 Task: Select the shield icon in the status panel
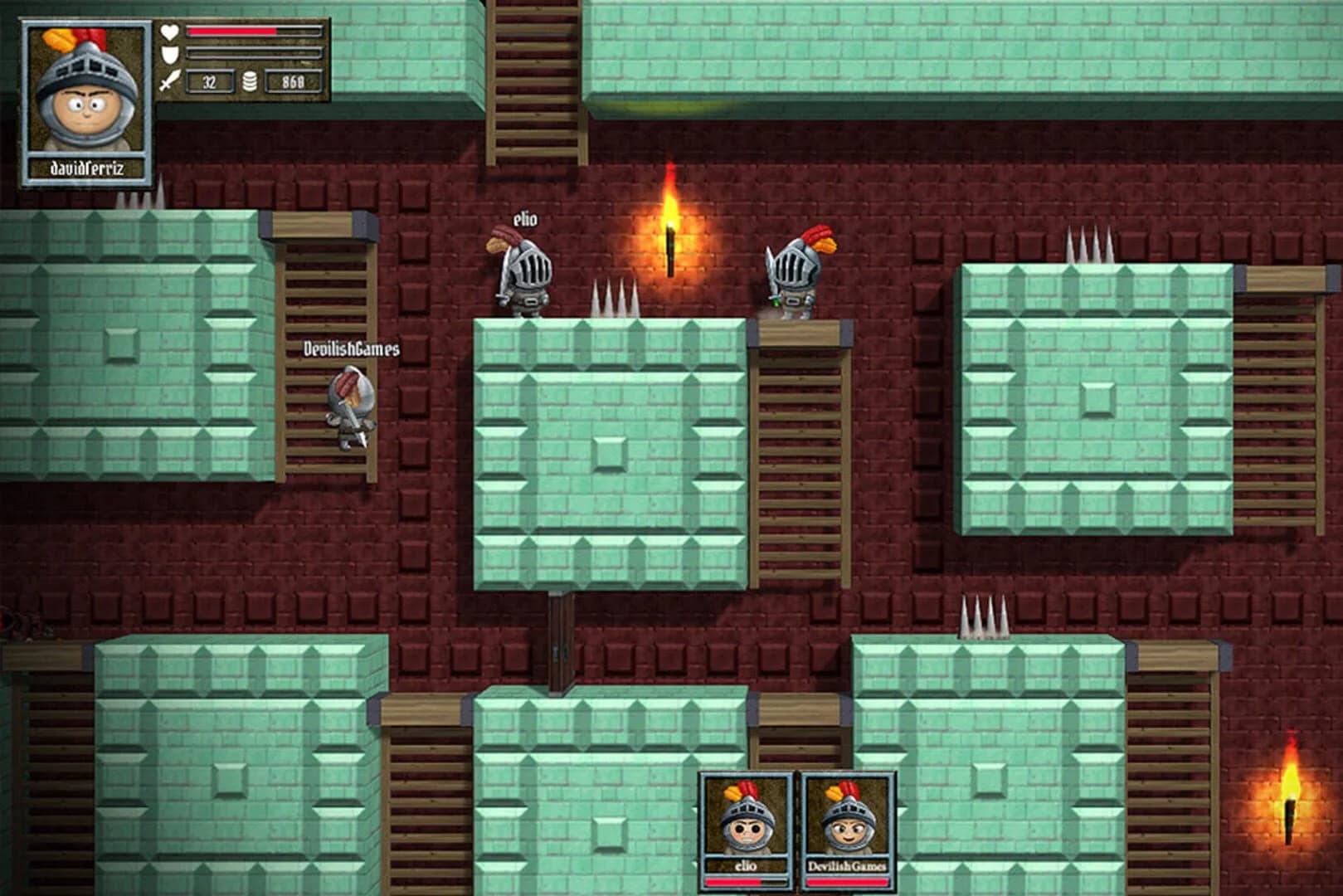169,54
